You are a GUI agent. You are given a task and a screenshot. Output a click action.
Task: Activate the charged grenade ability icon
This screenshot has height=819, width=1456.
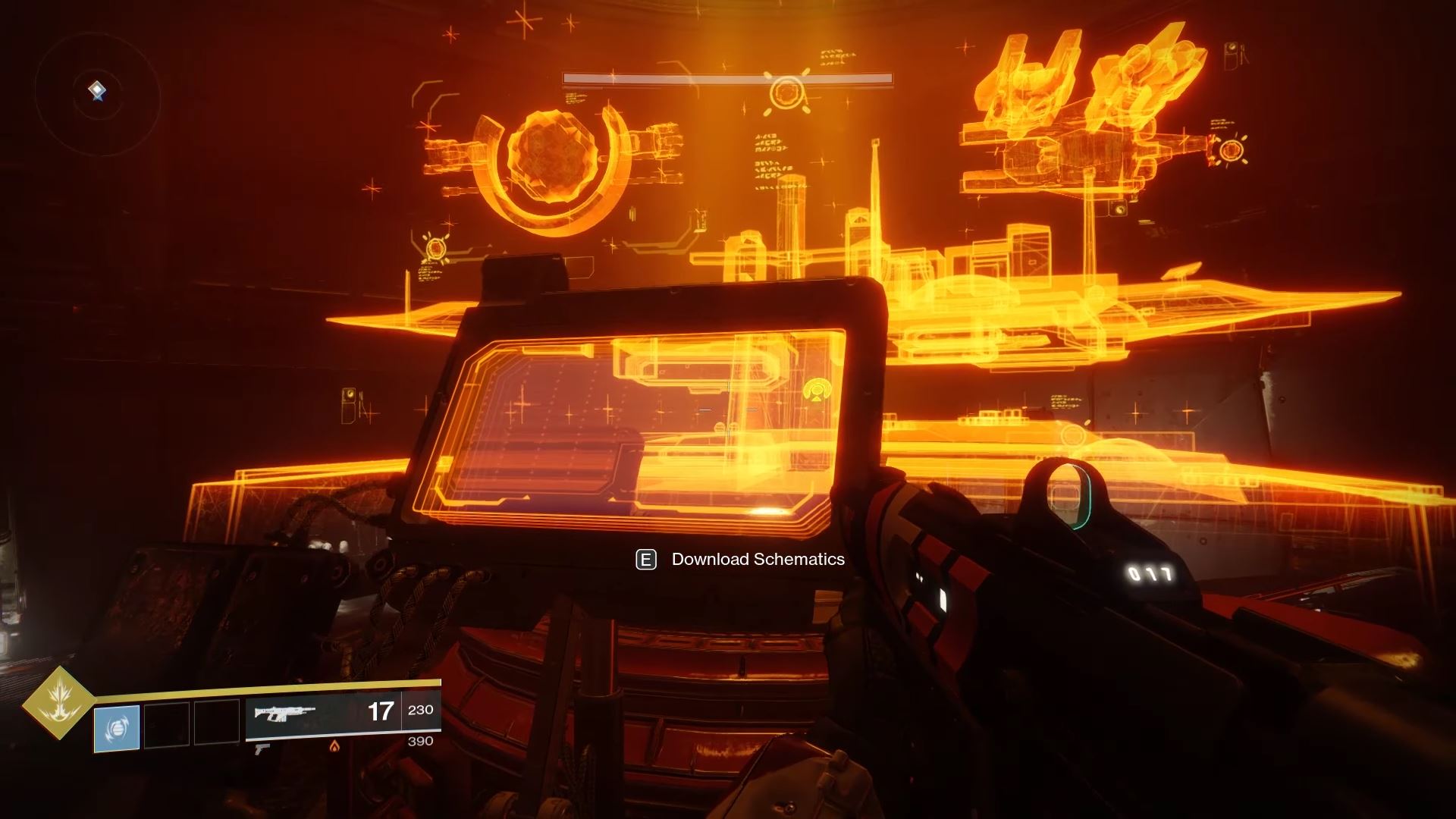pyautogui.click(x=117, y=728)
